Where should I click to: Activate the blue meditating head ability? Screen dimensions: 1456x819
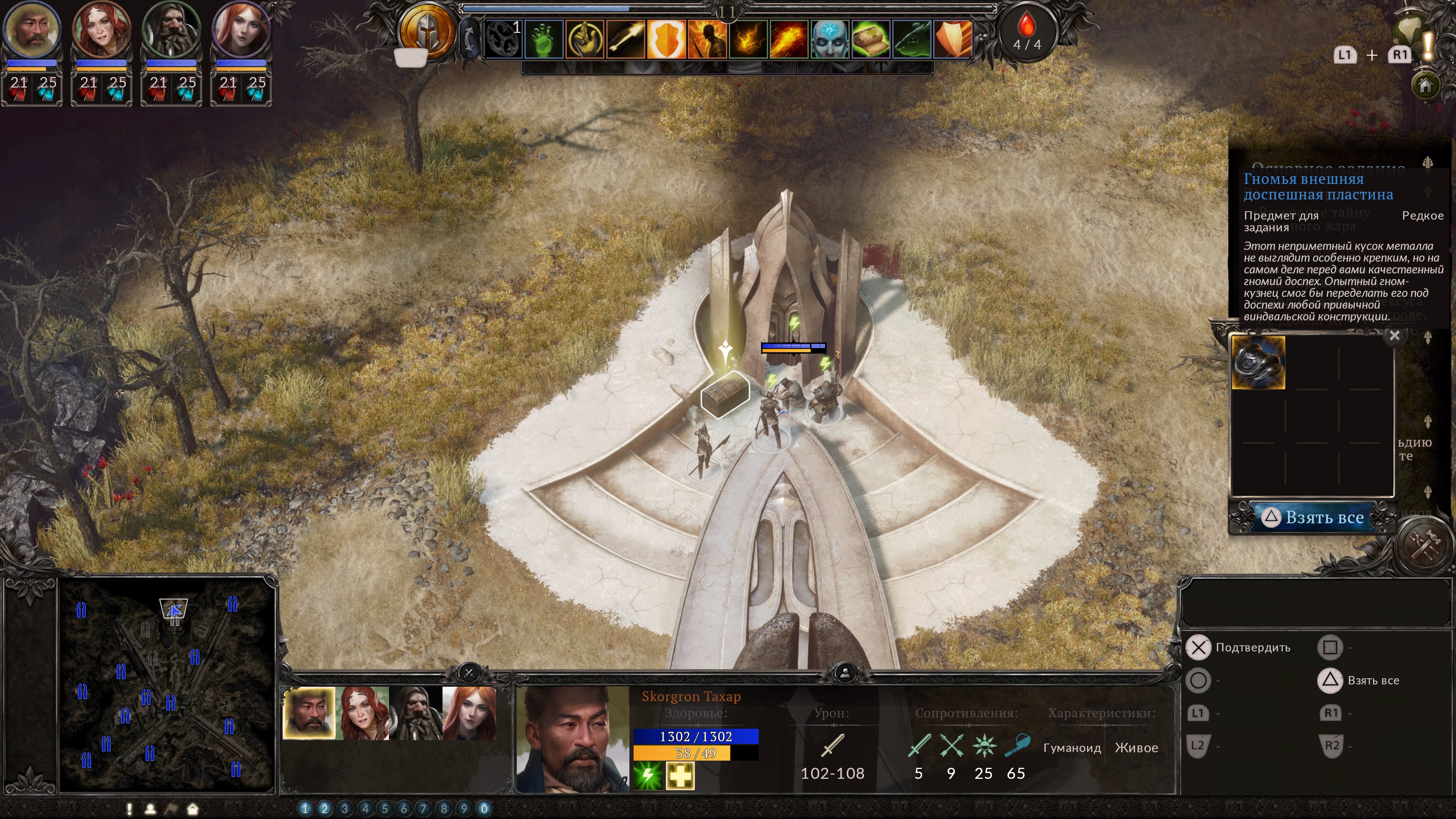(x=829, y=39)
